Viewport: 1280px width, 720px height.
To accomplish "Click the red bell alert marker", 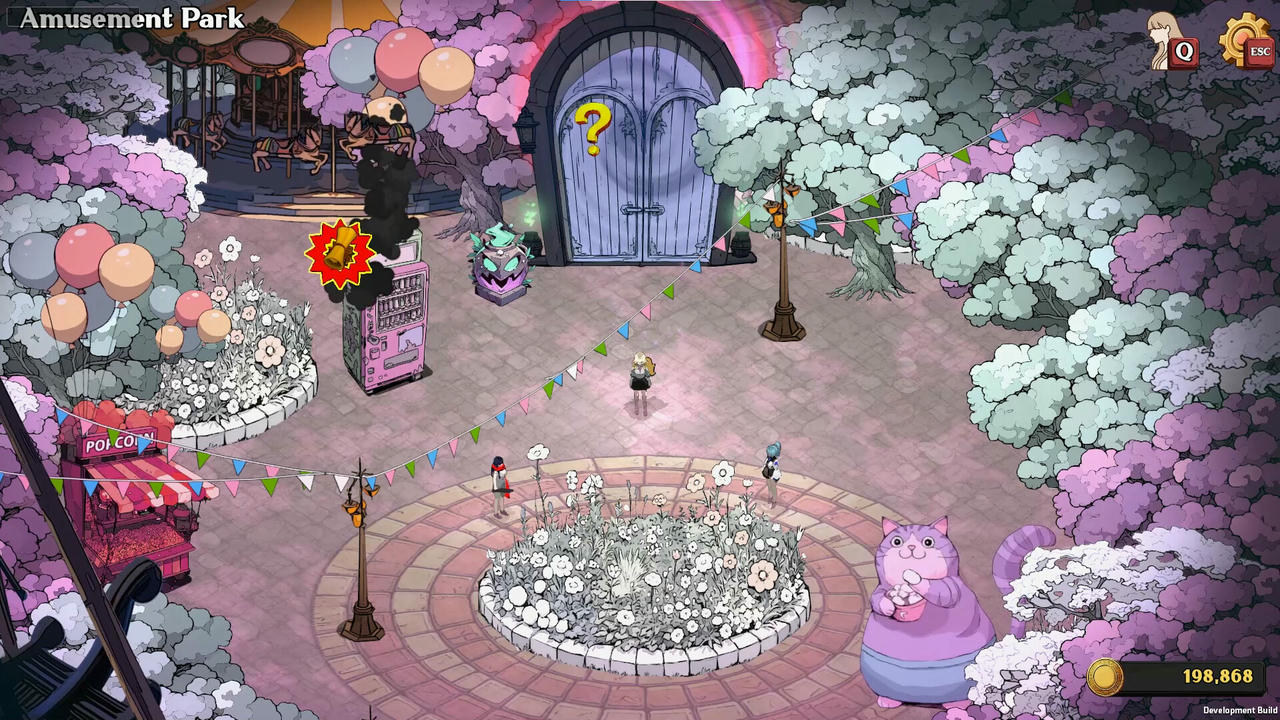I will (340, 253).
